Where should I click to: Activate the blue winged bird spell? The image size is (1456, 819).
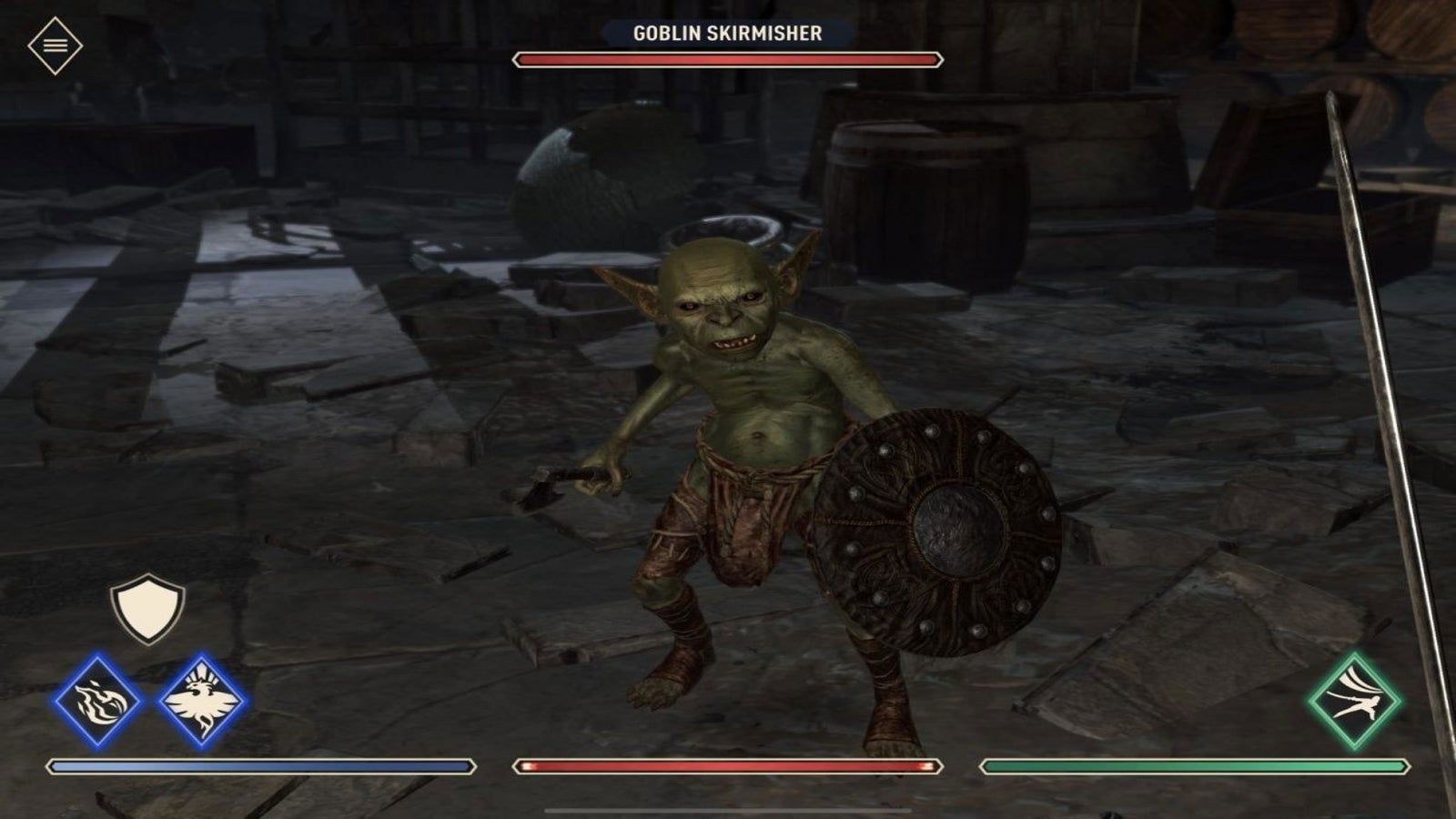point(201,702)
